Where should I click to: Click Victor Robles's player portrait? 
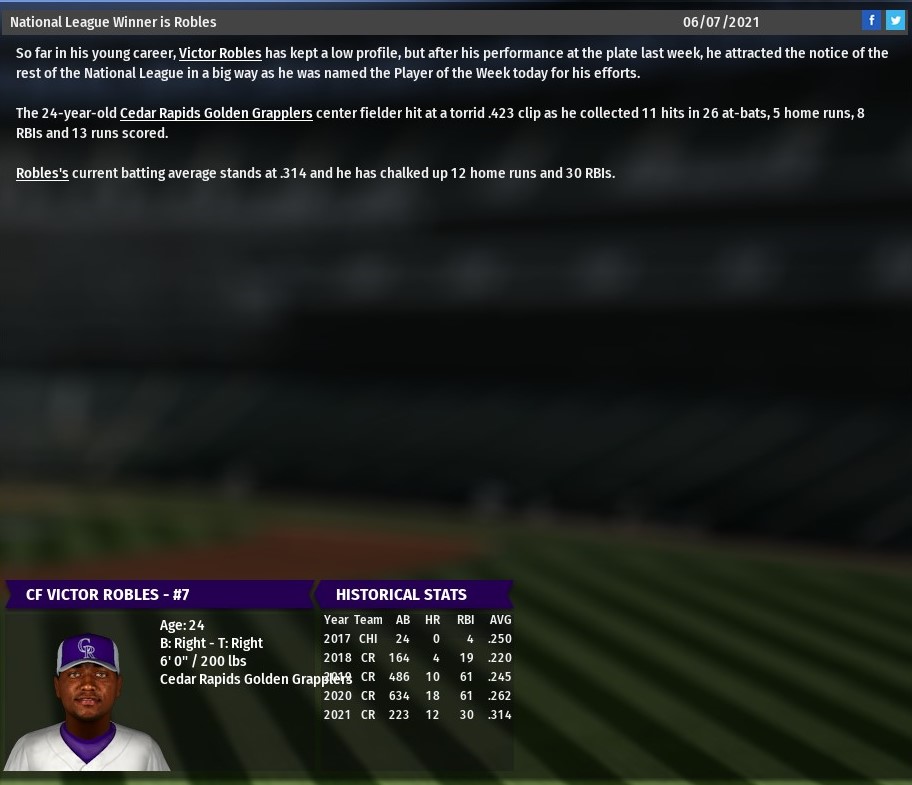tap(87, 700)
